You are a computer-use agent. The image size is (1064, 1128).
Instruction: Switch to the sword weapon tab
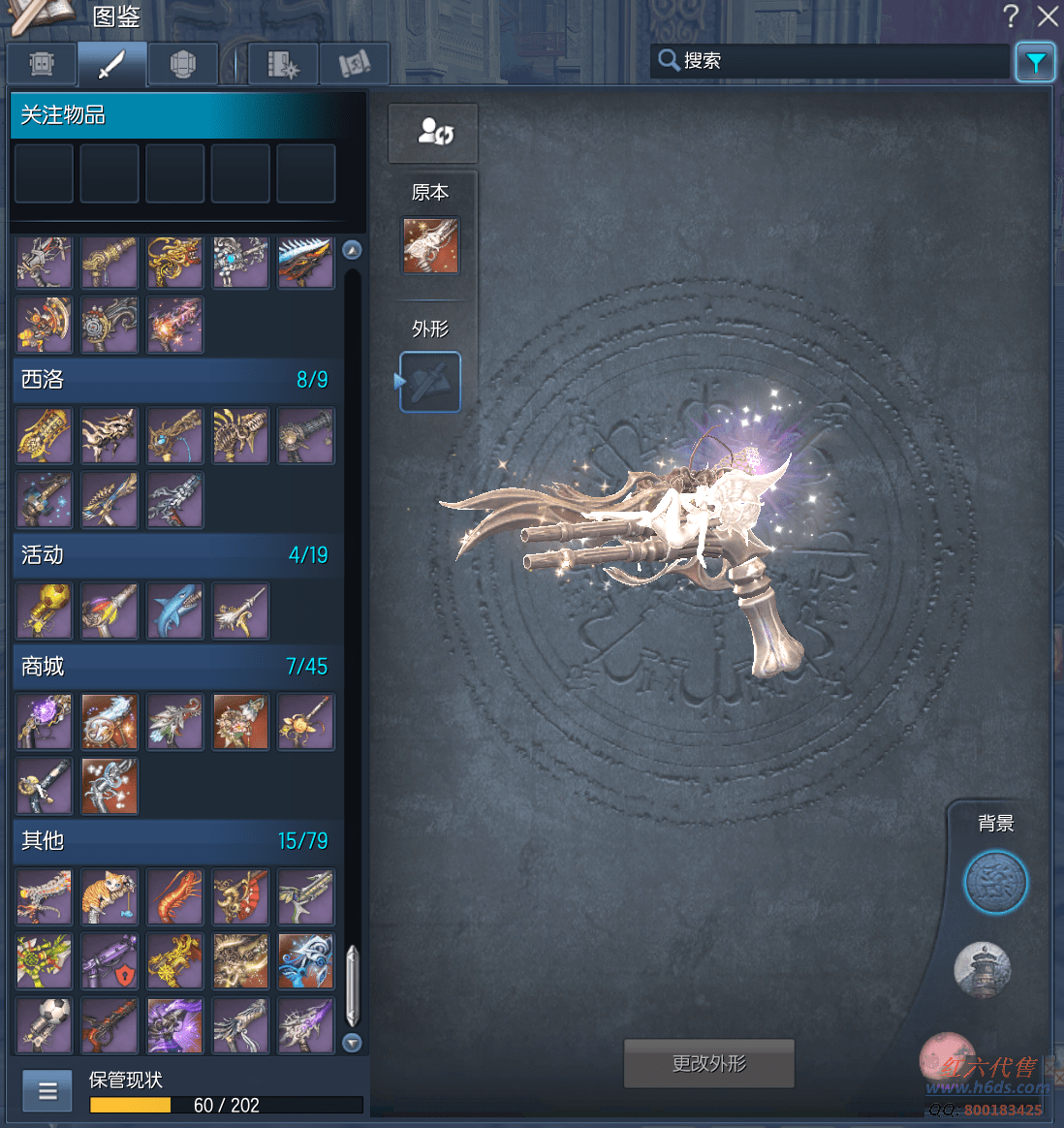tap(112, 65)
